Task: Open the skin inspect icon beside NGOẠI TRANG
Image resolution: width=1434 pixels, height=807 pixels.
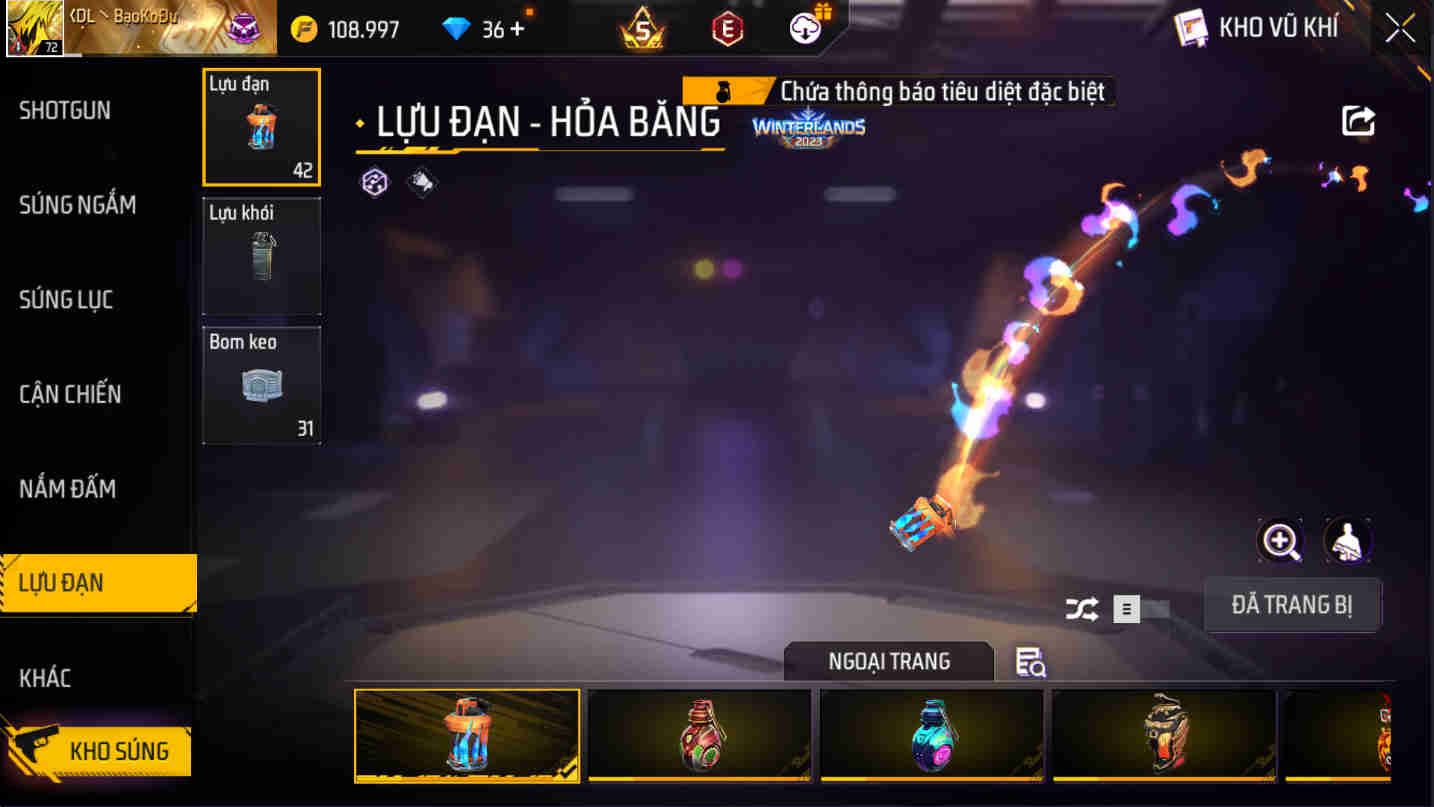Action: (x=1032, y=662)
